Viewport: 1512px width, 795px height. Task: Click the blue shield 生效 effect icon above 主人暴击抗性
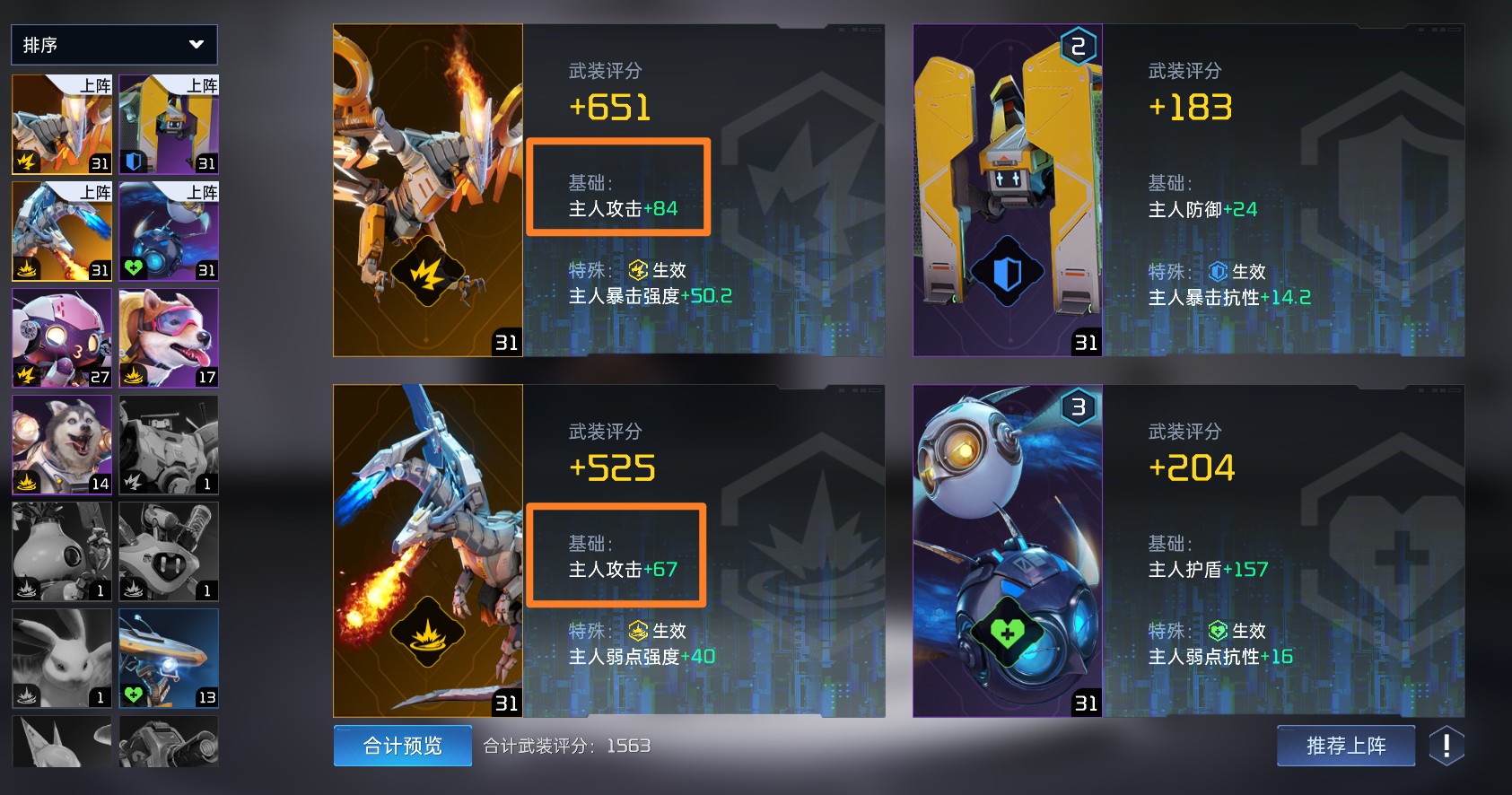[x=1219, y=272]
